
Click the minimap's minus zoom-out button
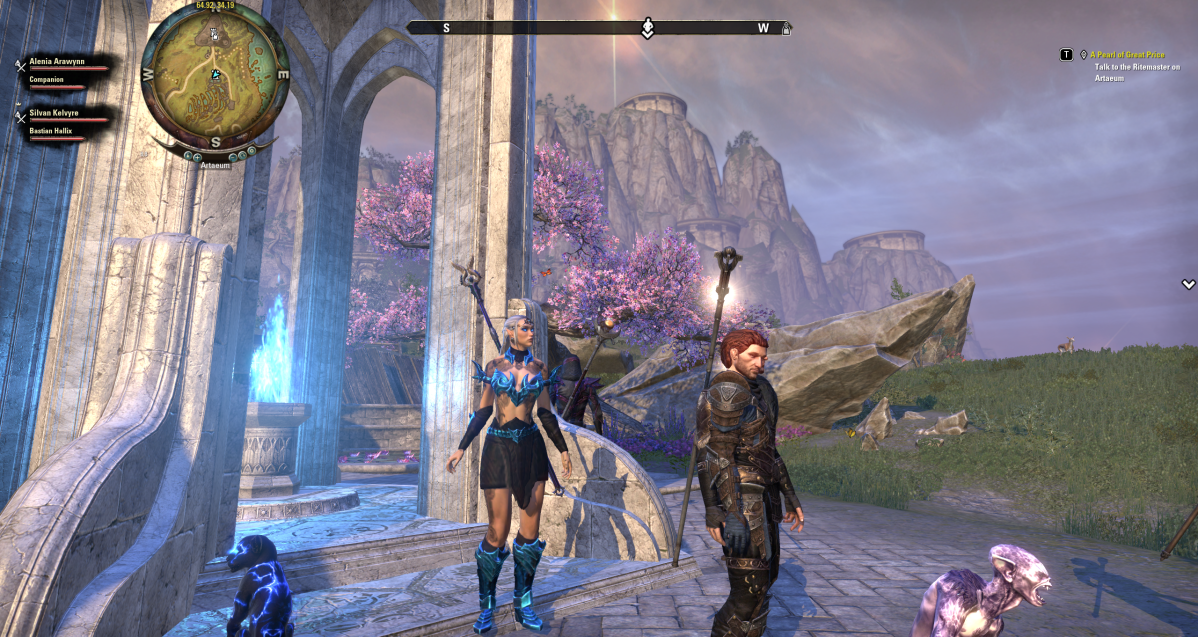tap(232, 156)
